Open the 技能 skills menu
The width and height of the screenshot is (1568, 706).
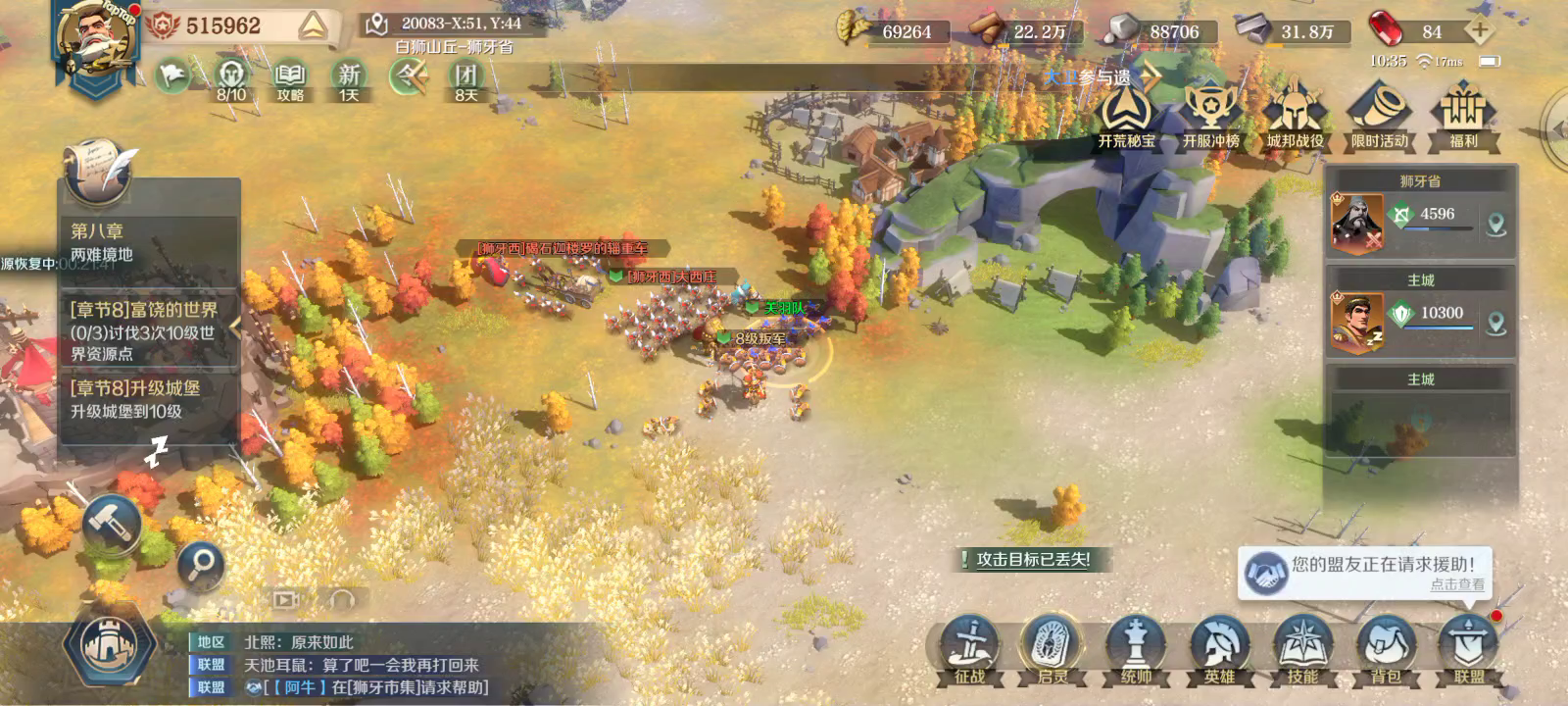[1302, 650]
